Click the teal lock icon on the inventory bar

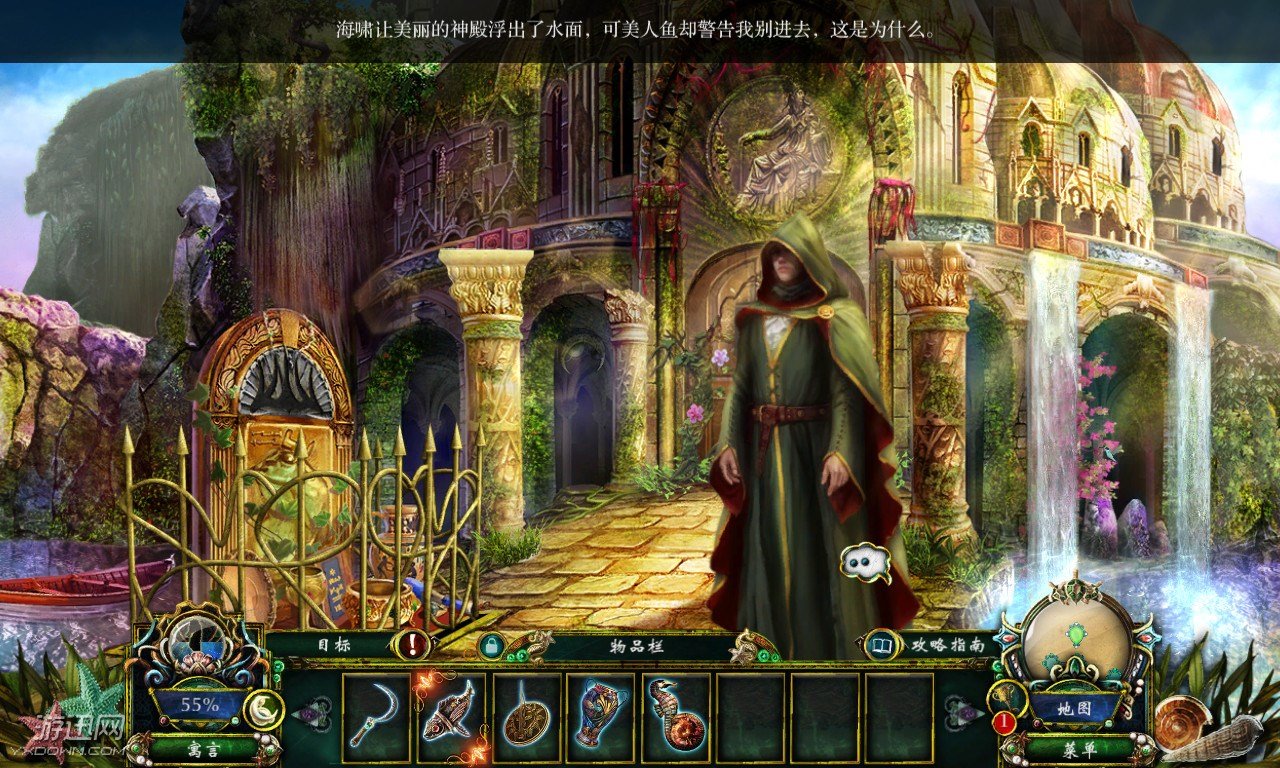(x=492, y=646)
